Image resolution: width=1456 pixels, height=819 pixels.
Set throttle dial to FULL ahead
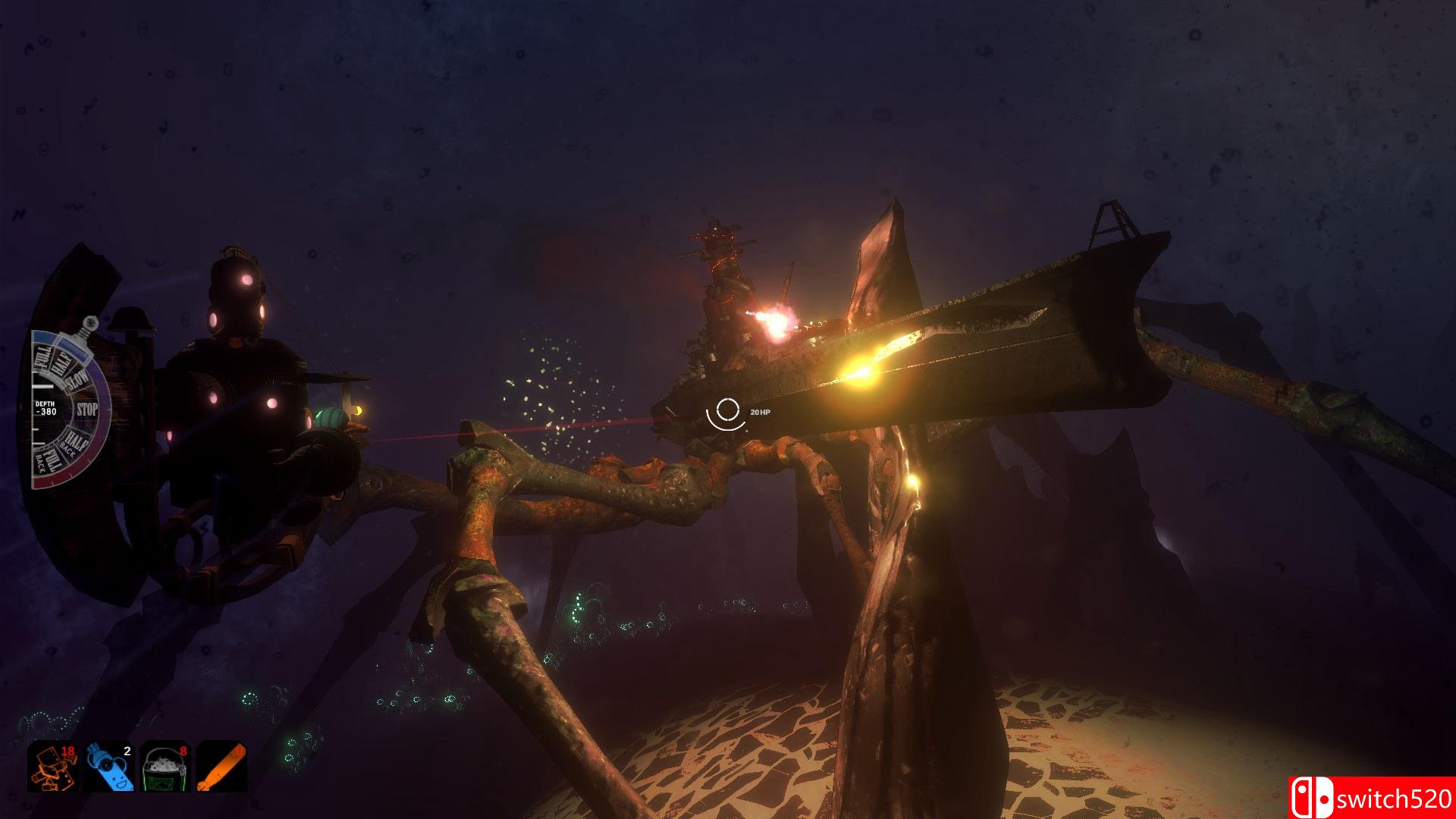point(42,356)
